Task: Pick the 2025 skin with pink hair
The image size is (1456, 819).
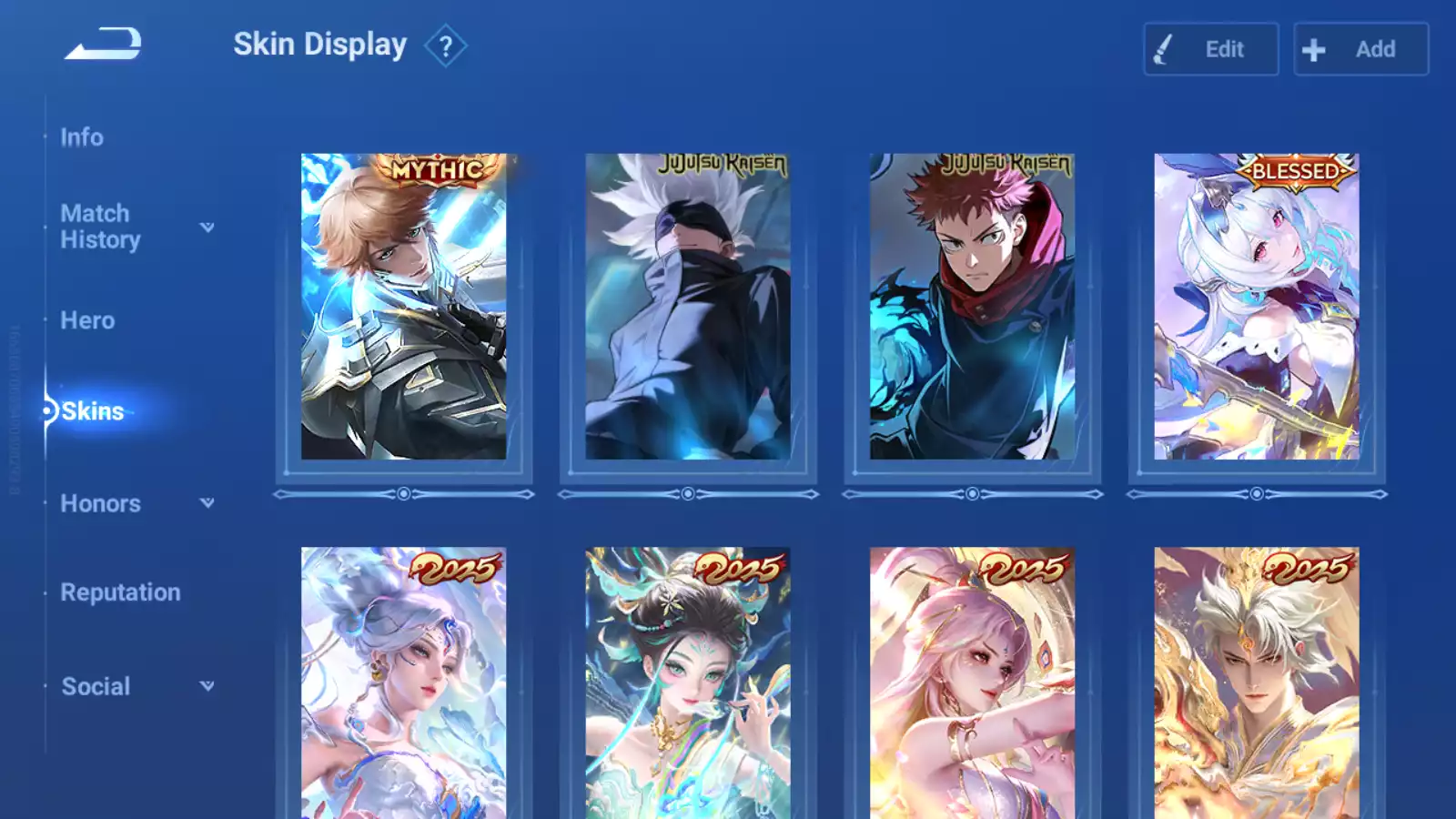Action: coord(972,682)
